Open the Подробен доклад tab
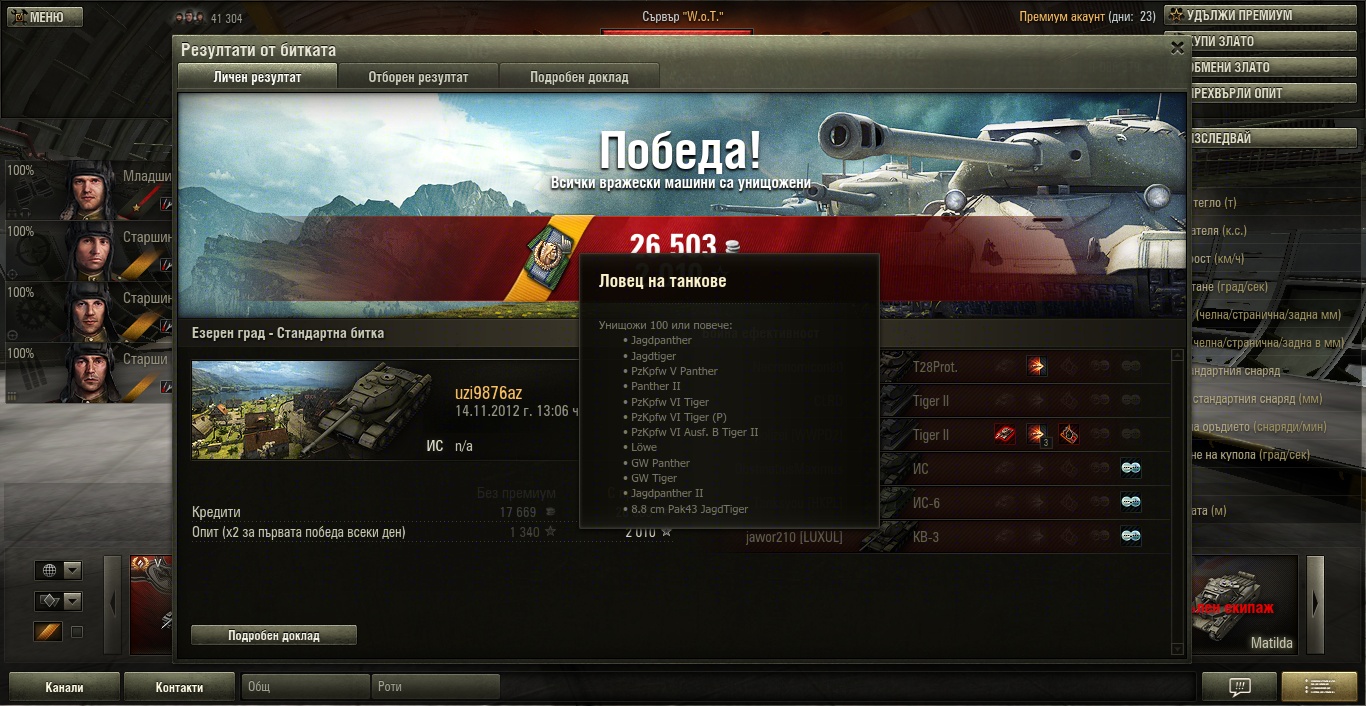The height and width of the screenshot is (706, 1366). pos(579,77)
